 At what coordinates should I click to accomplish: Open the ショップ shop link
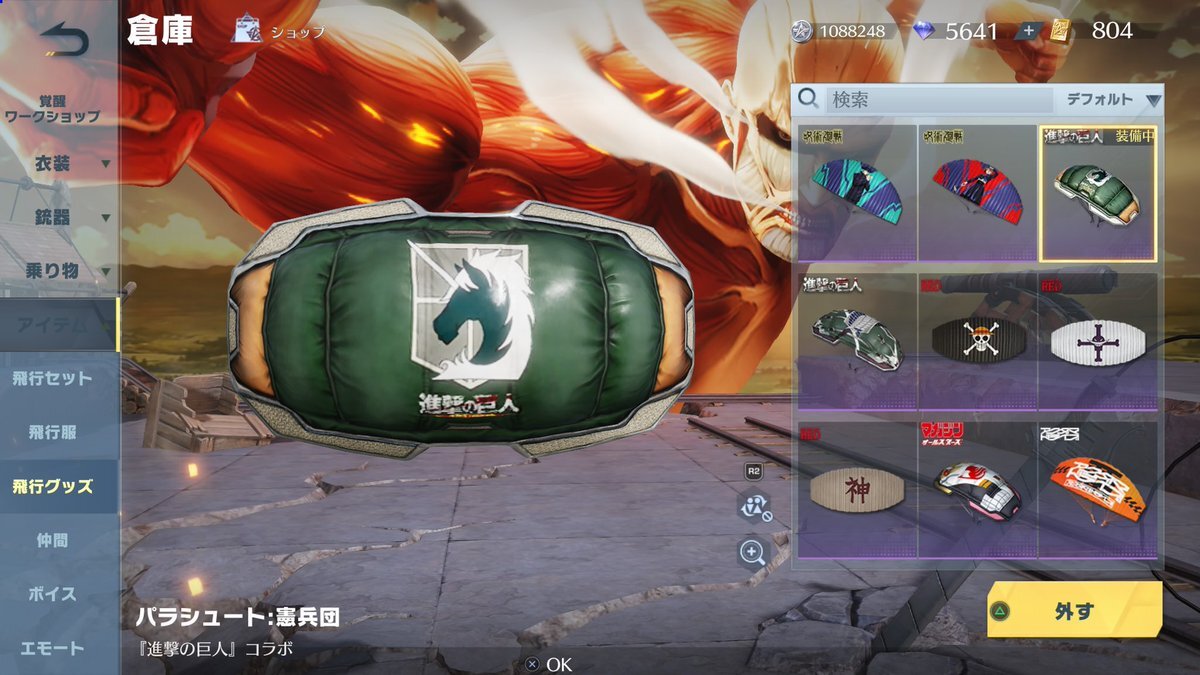(280, 31)
